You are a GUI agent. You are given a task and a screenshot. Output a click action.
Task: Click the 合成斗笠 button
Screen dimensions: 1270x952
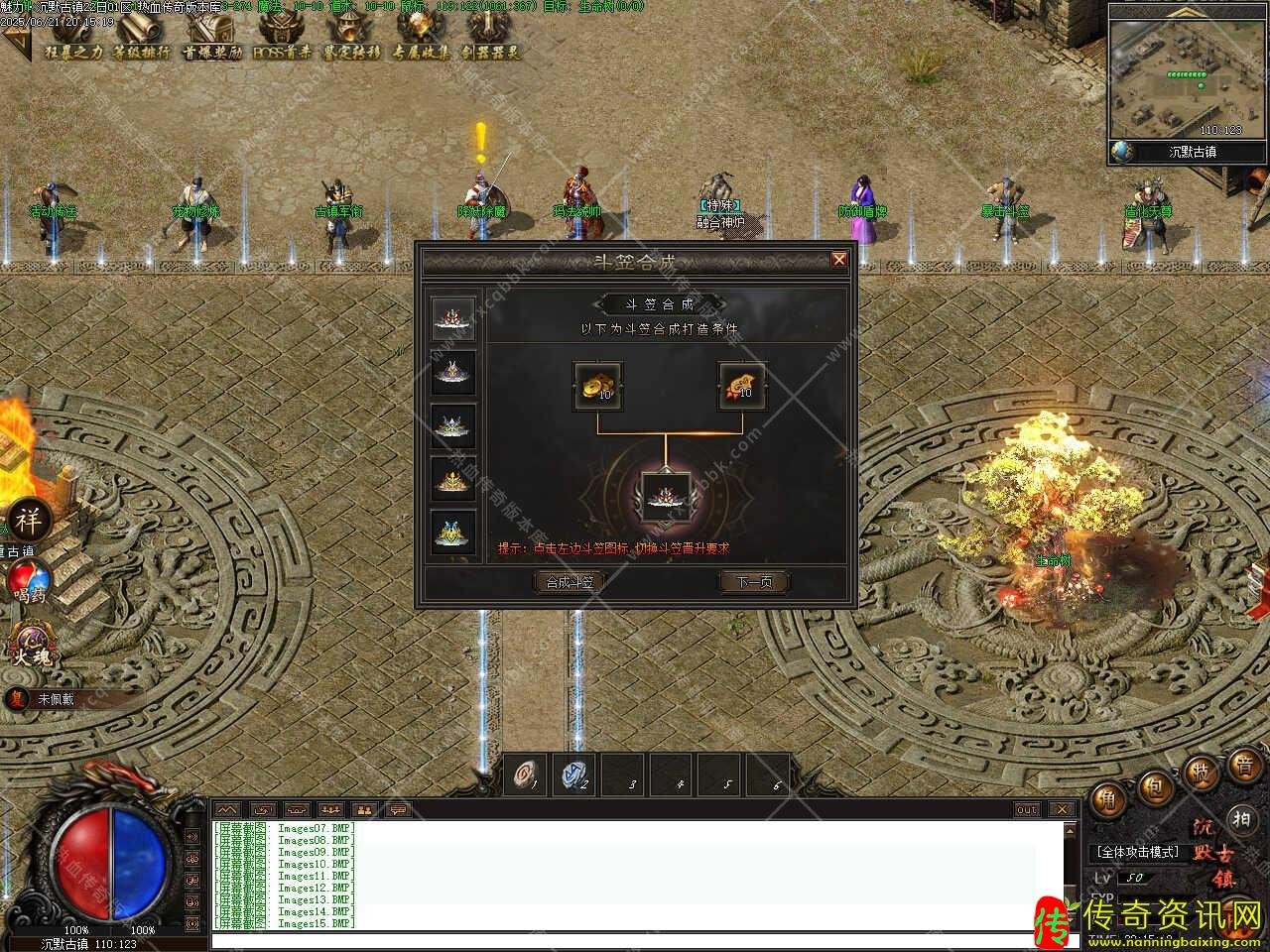point(569,582)
